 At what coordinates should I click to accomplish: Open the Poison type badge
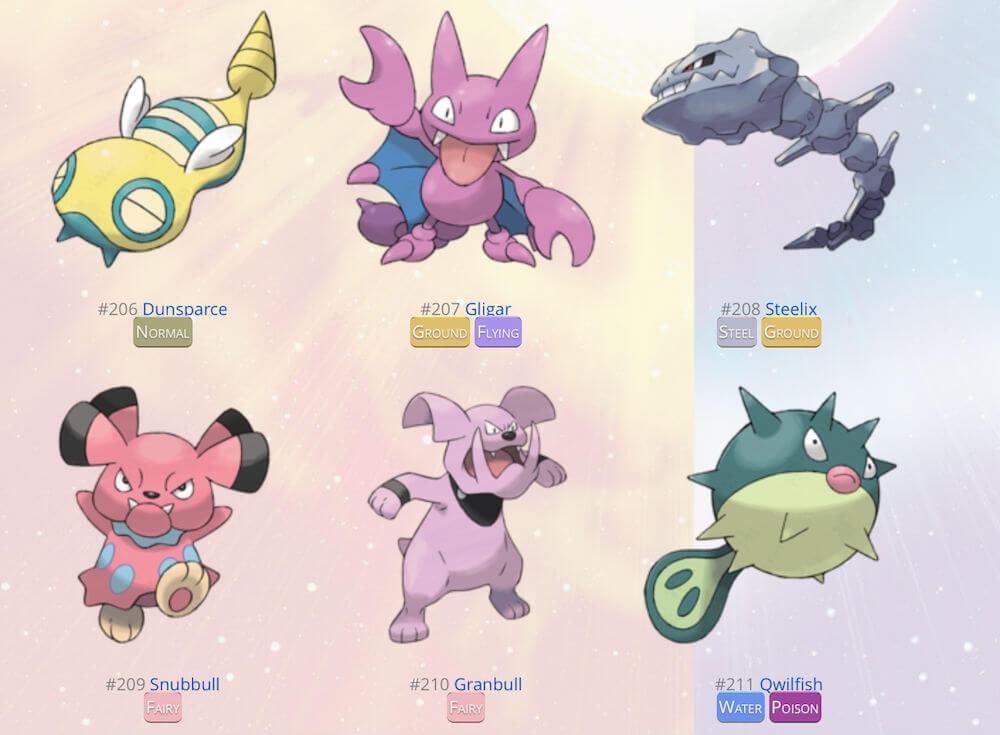[795, 708]
